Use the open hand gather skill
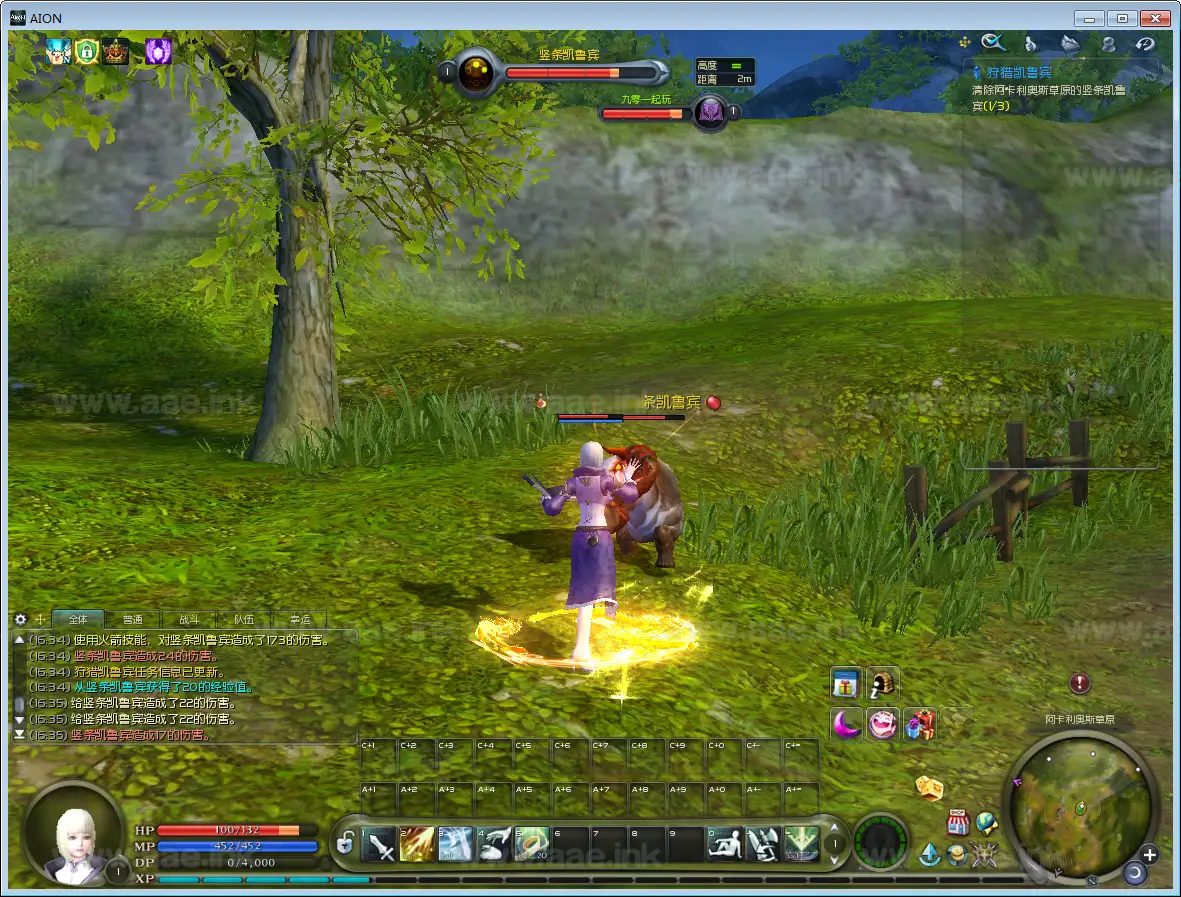The height and width of the screenshot is (897, 1181). click(493, 845)
